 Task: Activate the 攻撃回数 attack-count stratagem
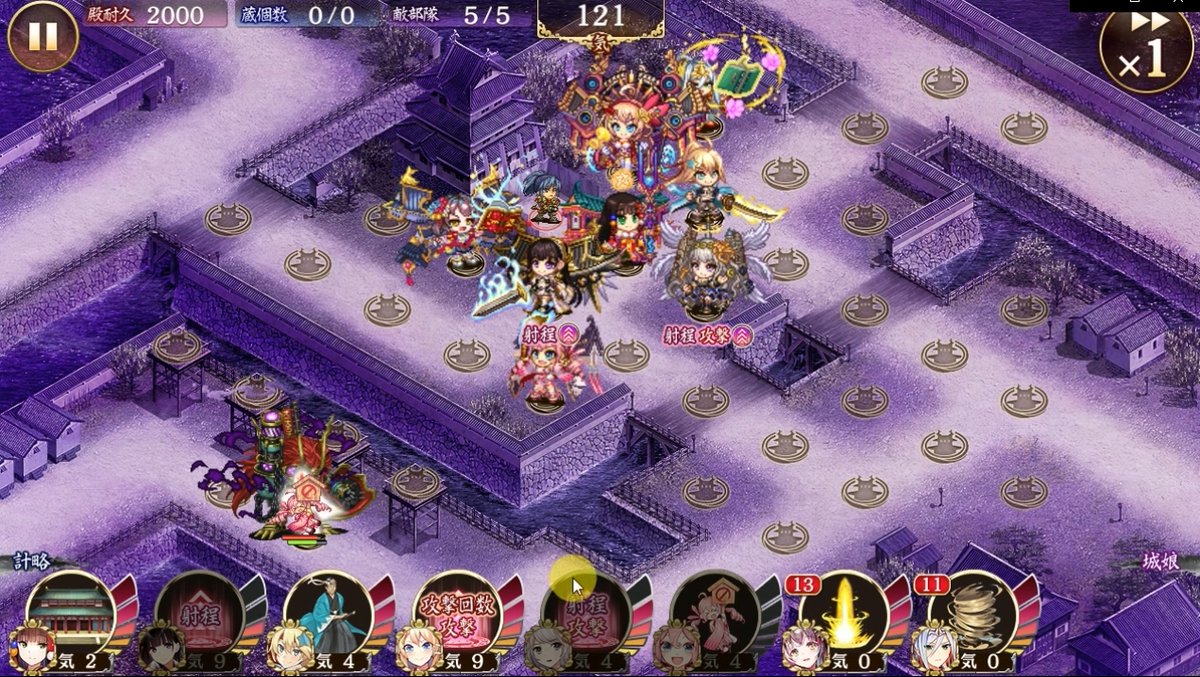coord(456,612)
